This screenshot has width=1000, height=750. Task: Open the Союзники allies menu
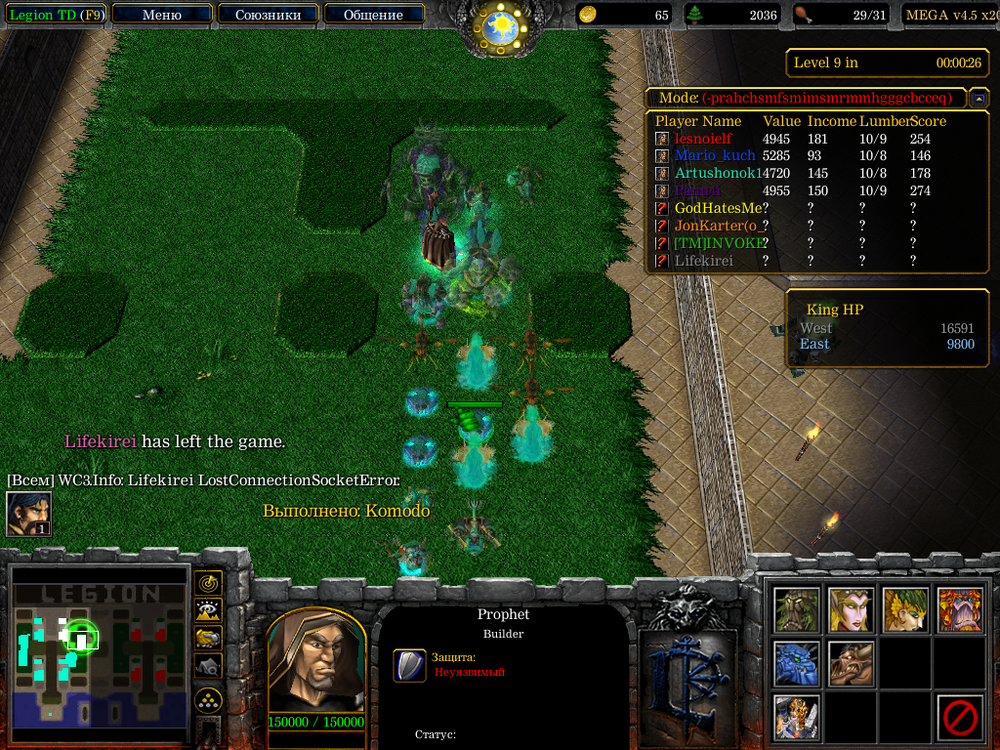coord(266,14)
